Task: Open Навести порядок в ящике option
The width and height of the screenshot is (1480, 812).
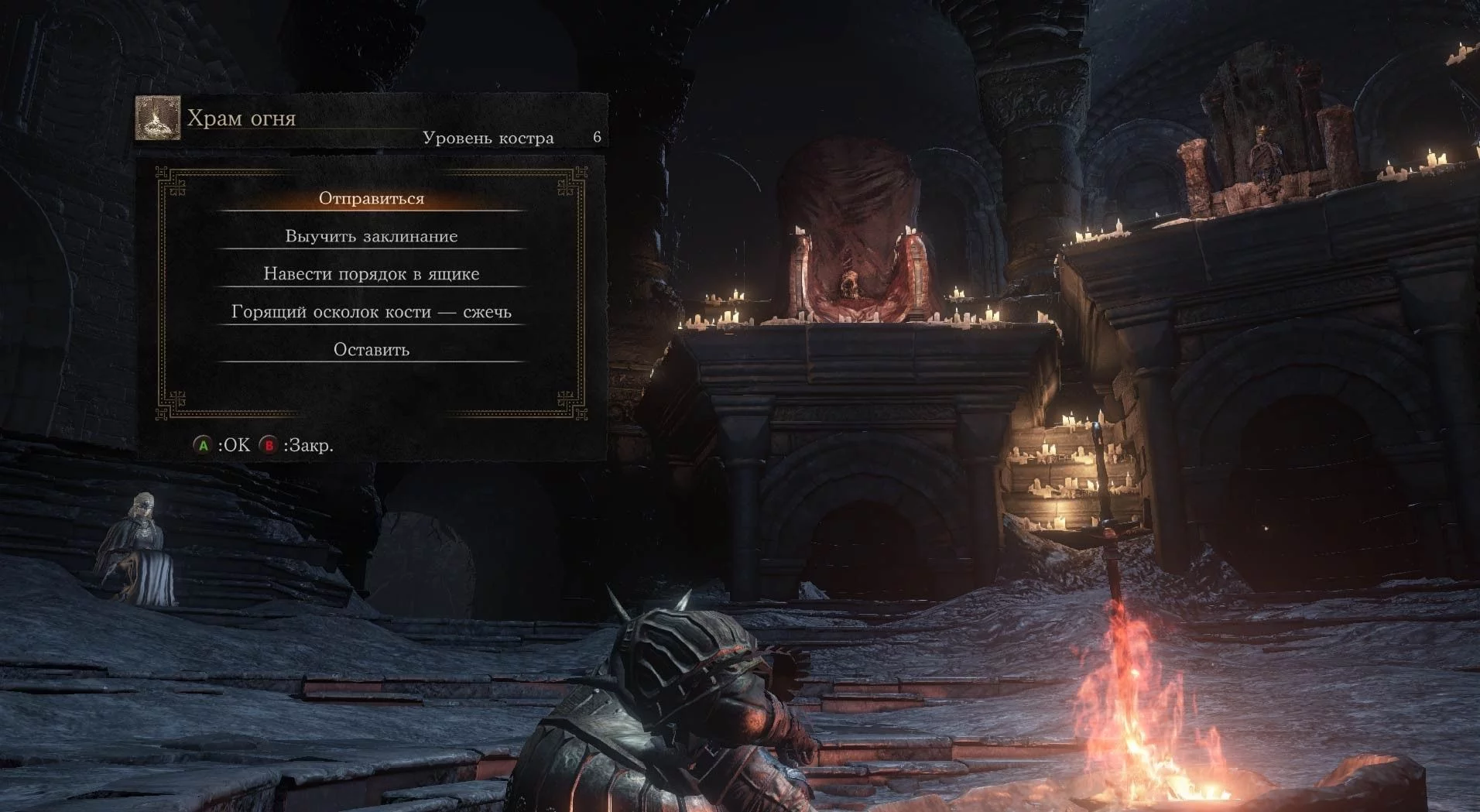Action: coord(371,274)
